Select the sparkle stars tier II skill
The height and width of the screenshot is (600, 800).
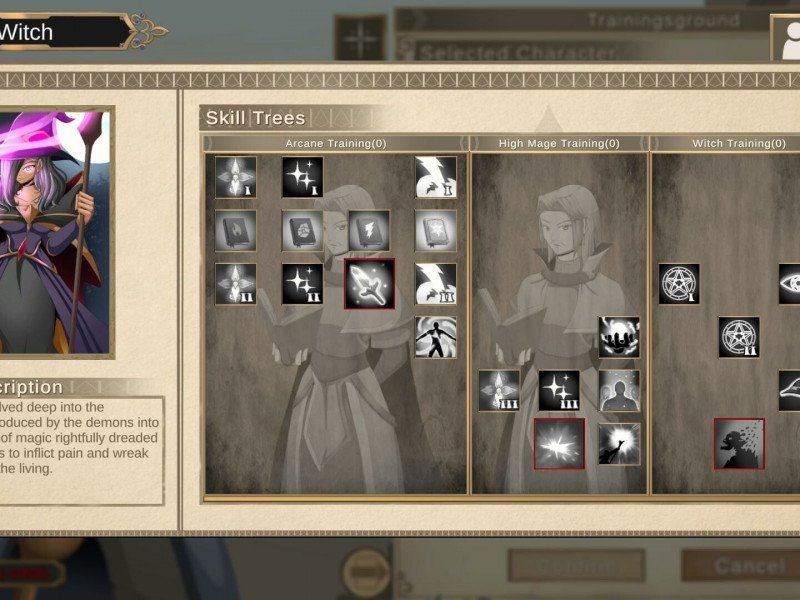click(302, 284)
